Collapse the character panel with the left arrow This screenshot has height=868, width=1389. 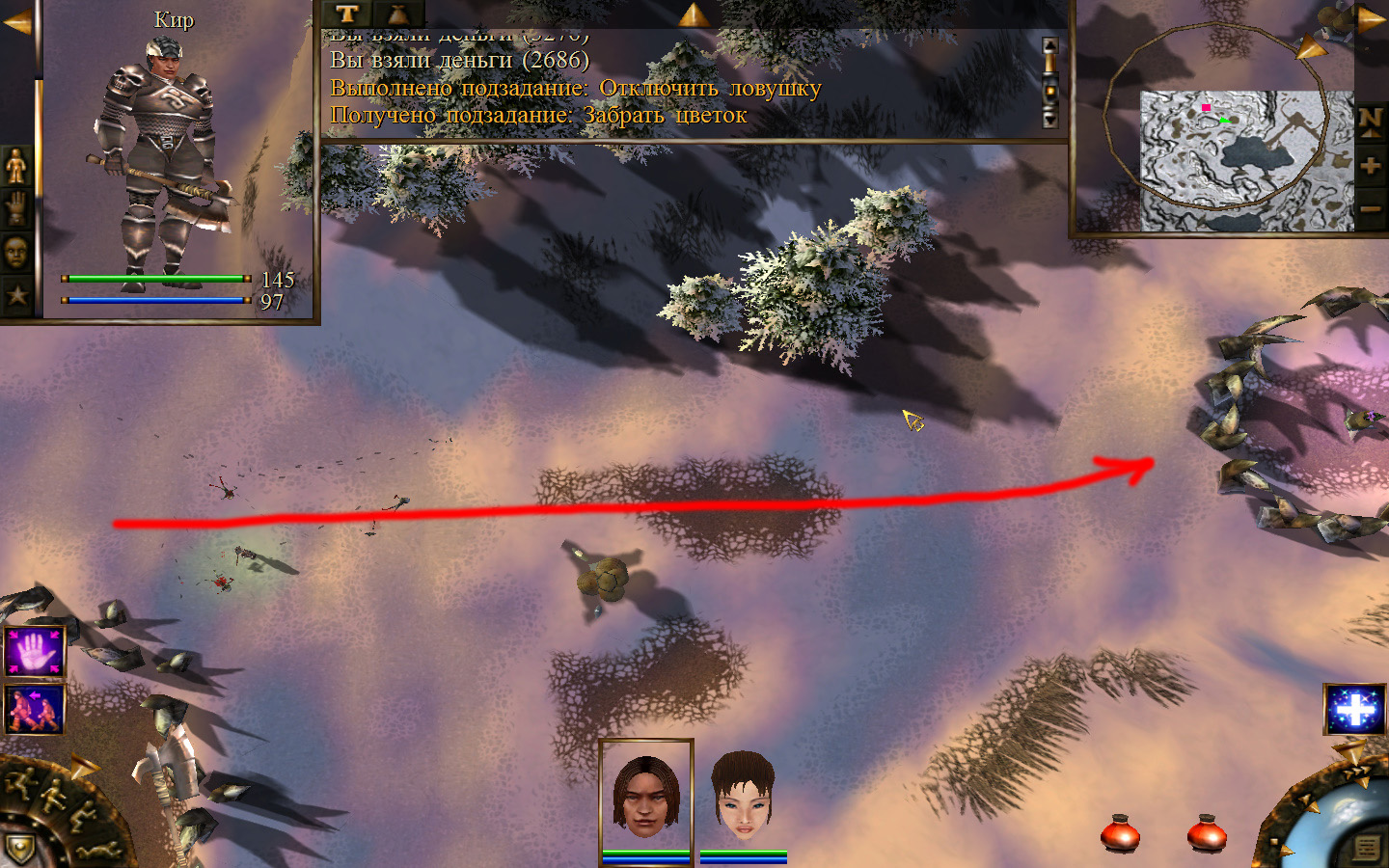point(15,22)
